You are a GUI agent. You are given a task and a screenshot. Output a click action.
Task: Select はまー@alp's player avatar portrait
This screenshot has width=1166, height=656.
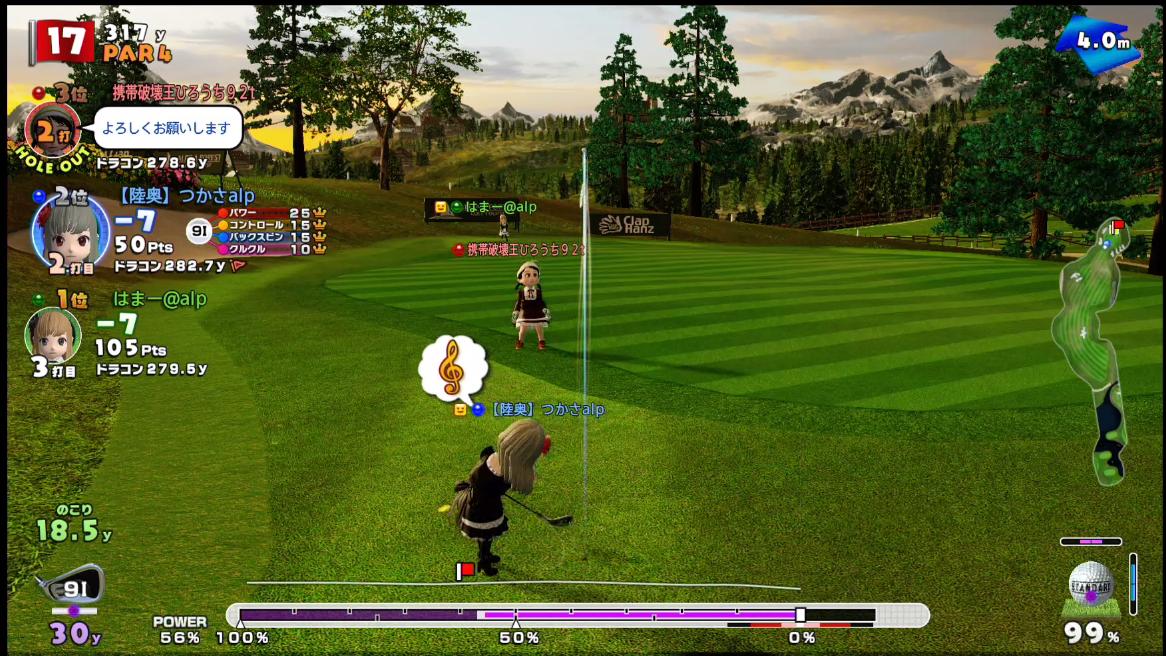point(52,335)
